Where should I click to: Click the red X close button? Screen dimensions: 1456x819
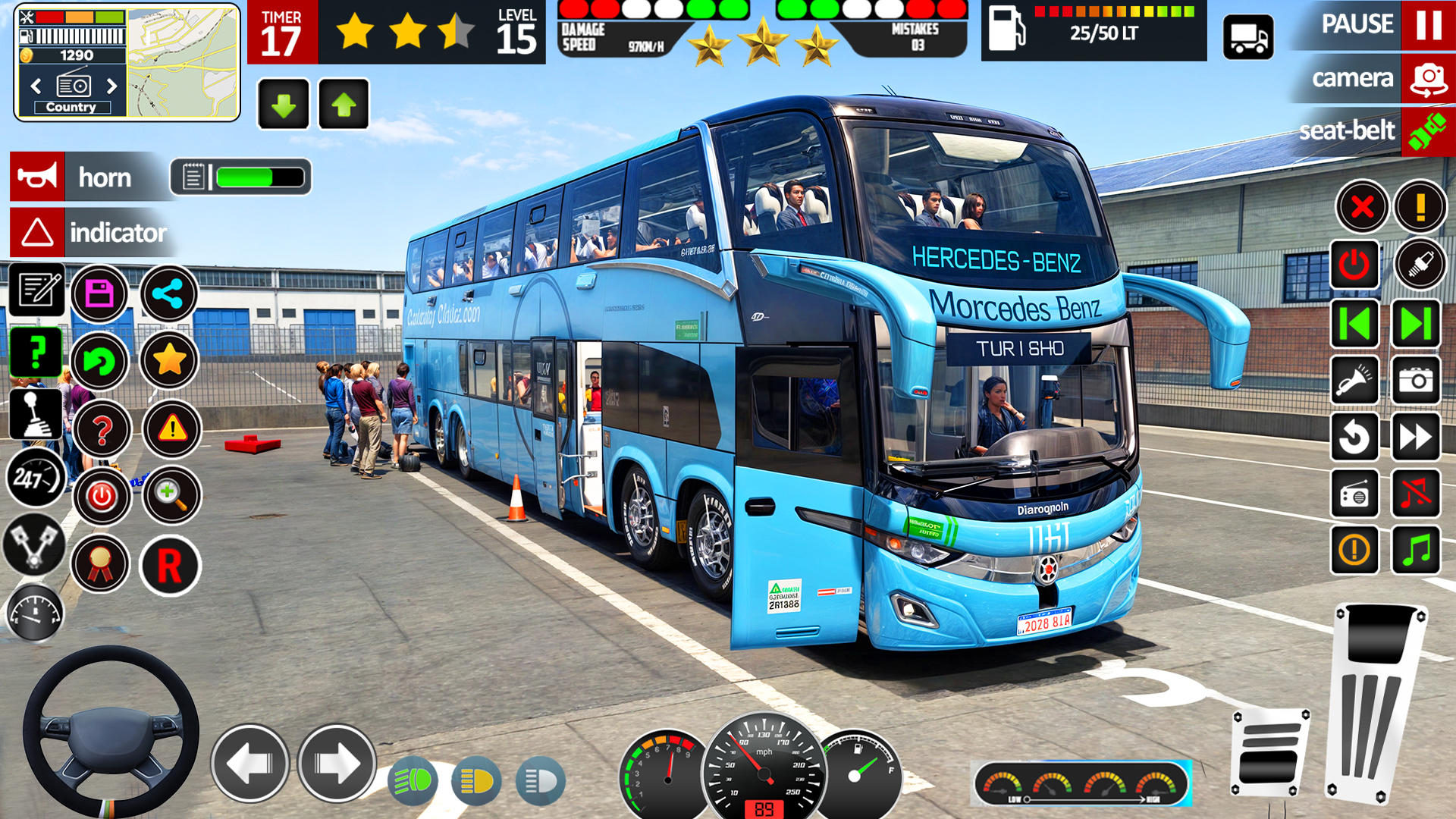pyautogui.click(x=1362, y=206)
